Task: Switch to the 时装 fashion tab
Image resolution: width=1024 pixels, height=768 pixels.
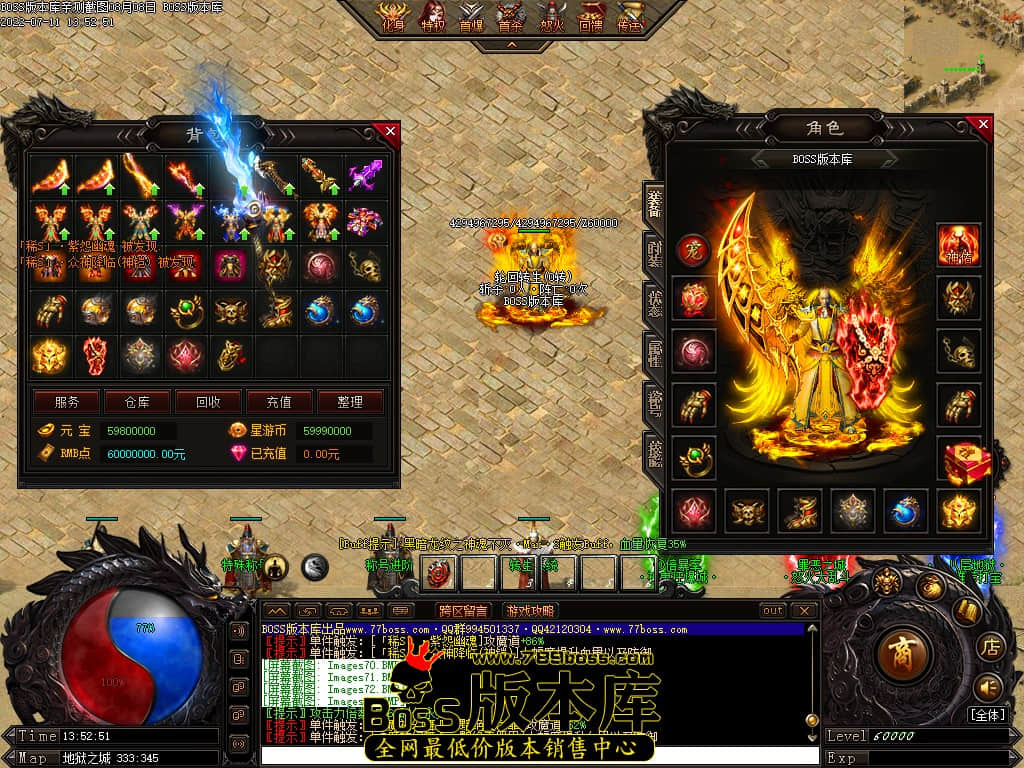Action: pos(653,253)
